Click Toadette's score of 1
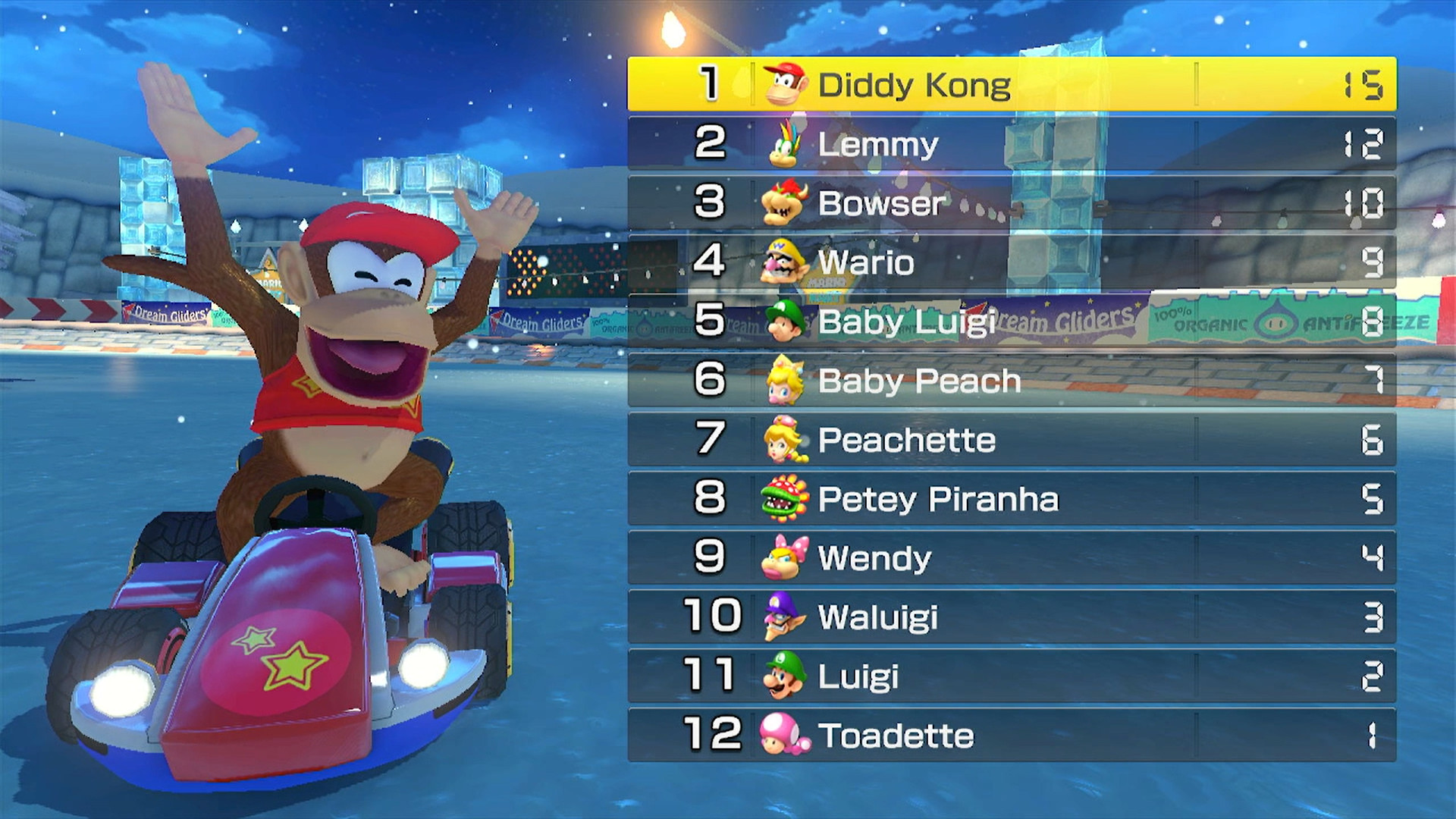 [1373, 736]
